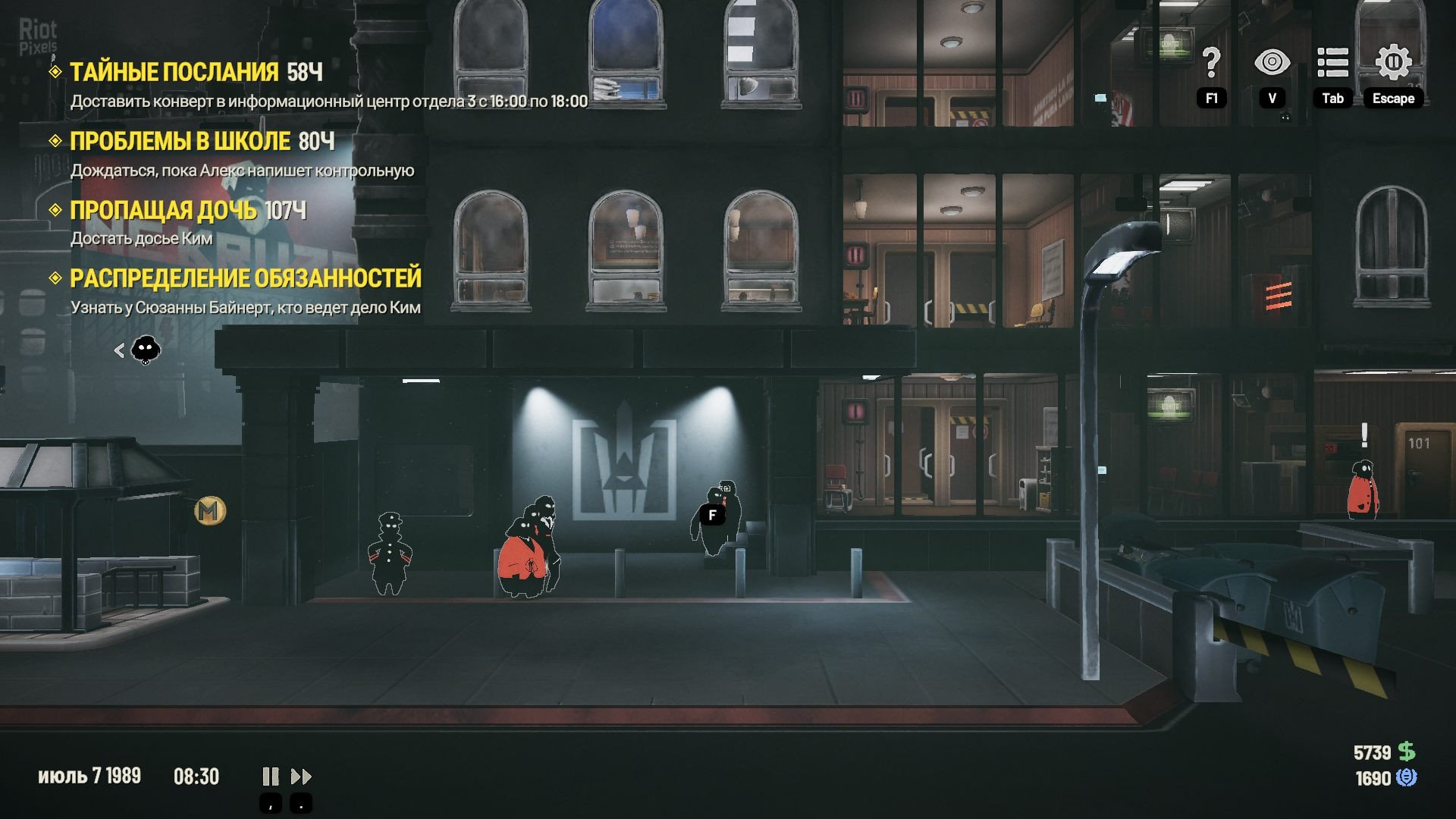Select the РАСПРЕДЕЛЕНИЕ ОБЯЗАННОСТЕЙ quest entry

pos(245,278)
